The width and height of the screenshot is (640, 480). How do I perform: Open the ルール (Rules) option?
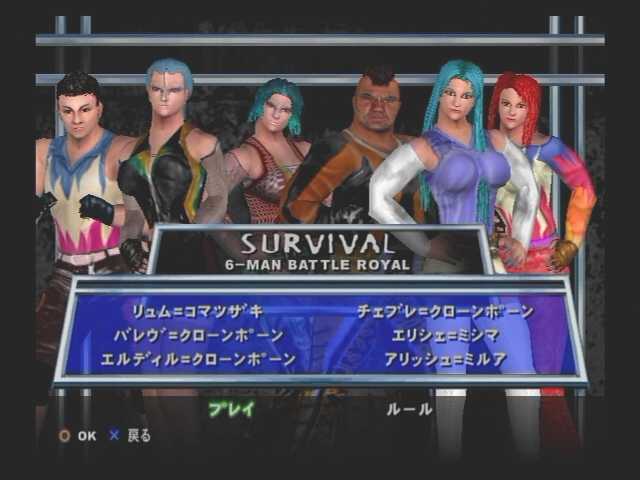click(x=409, y=409)
